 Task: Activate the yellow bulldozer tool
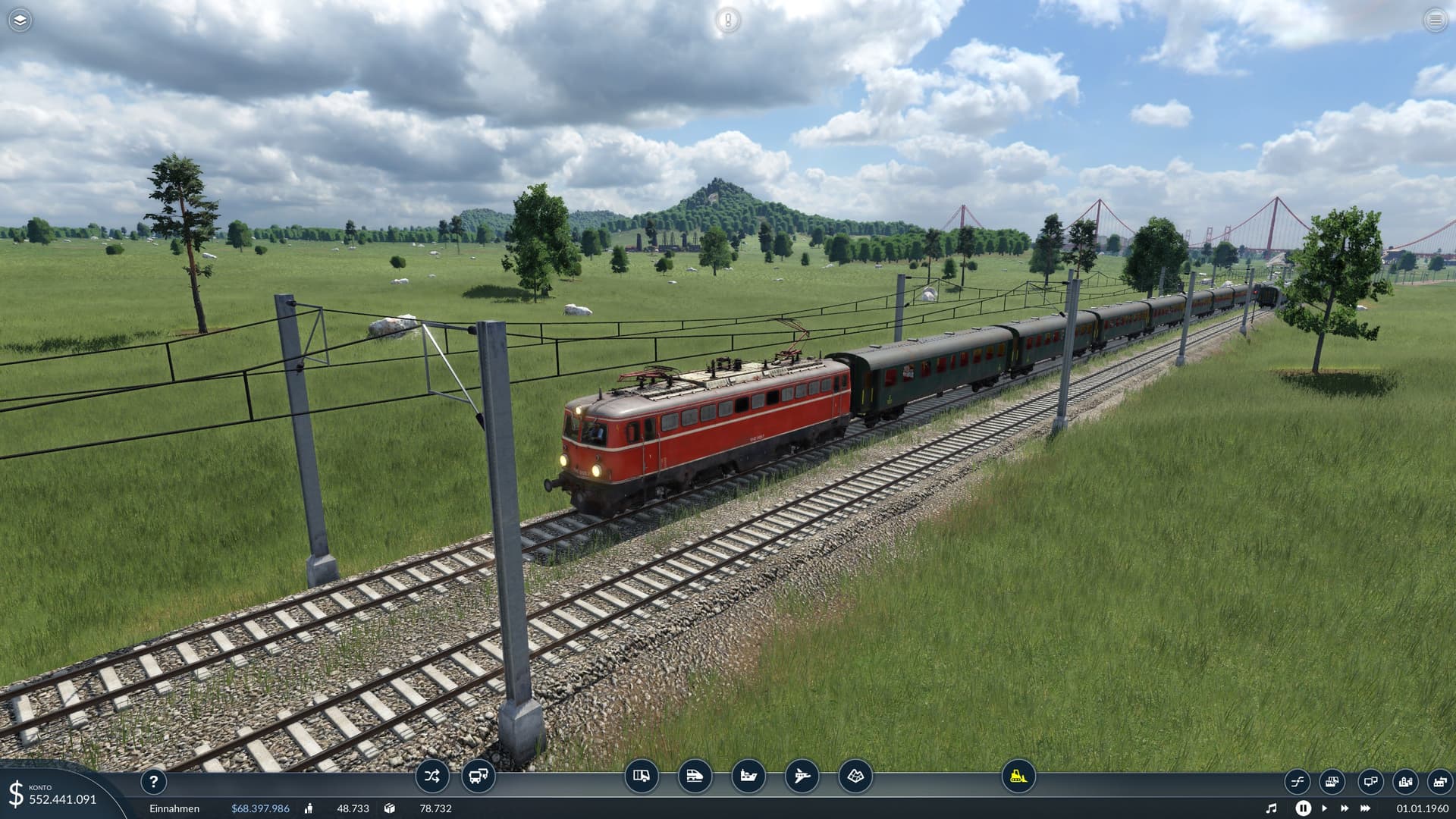click(x=1018, y=776)
